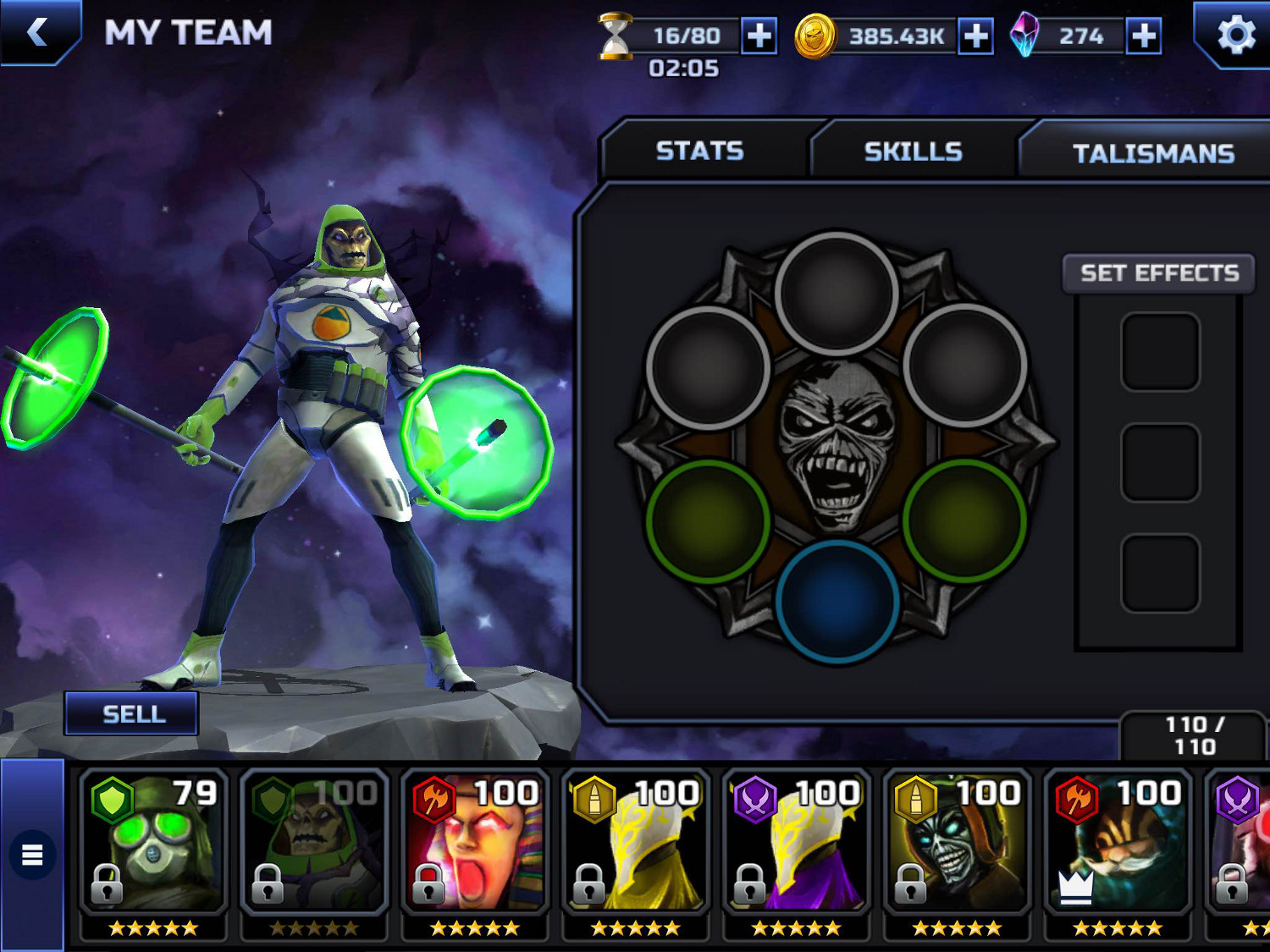Go back using the arrow button
The height and width of the screenshot is (952, 1270).
coord(37,32)
